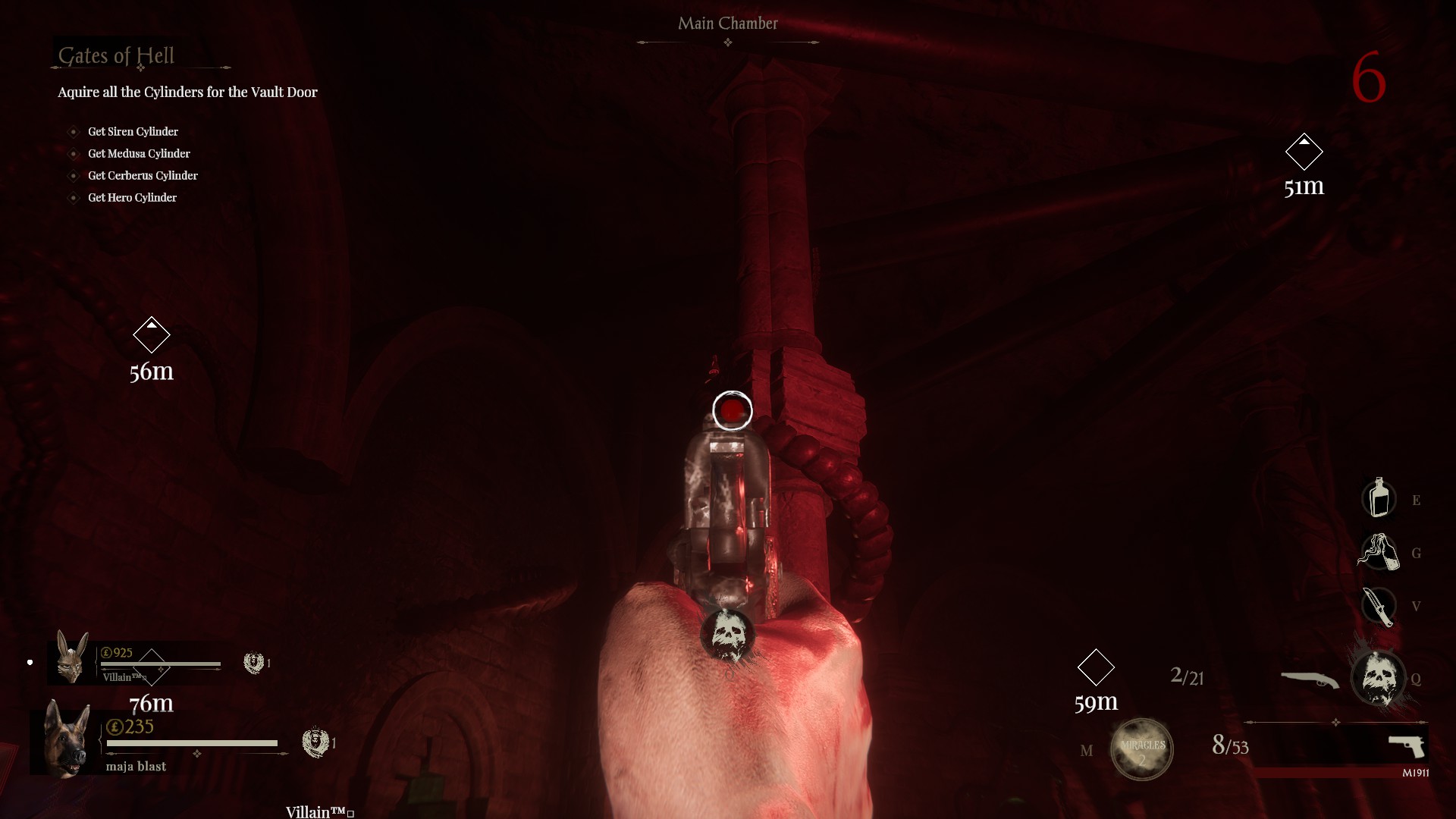Switch to the shotgun secondary weapon
This screenshot has height=819, width=1456.
pos(1310,679)
